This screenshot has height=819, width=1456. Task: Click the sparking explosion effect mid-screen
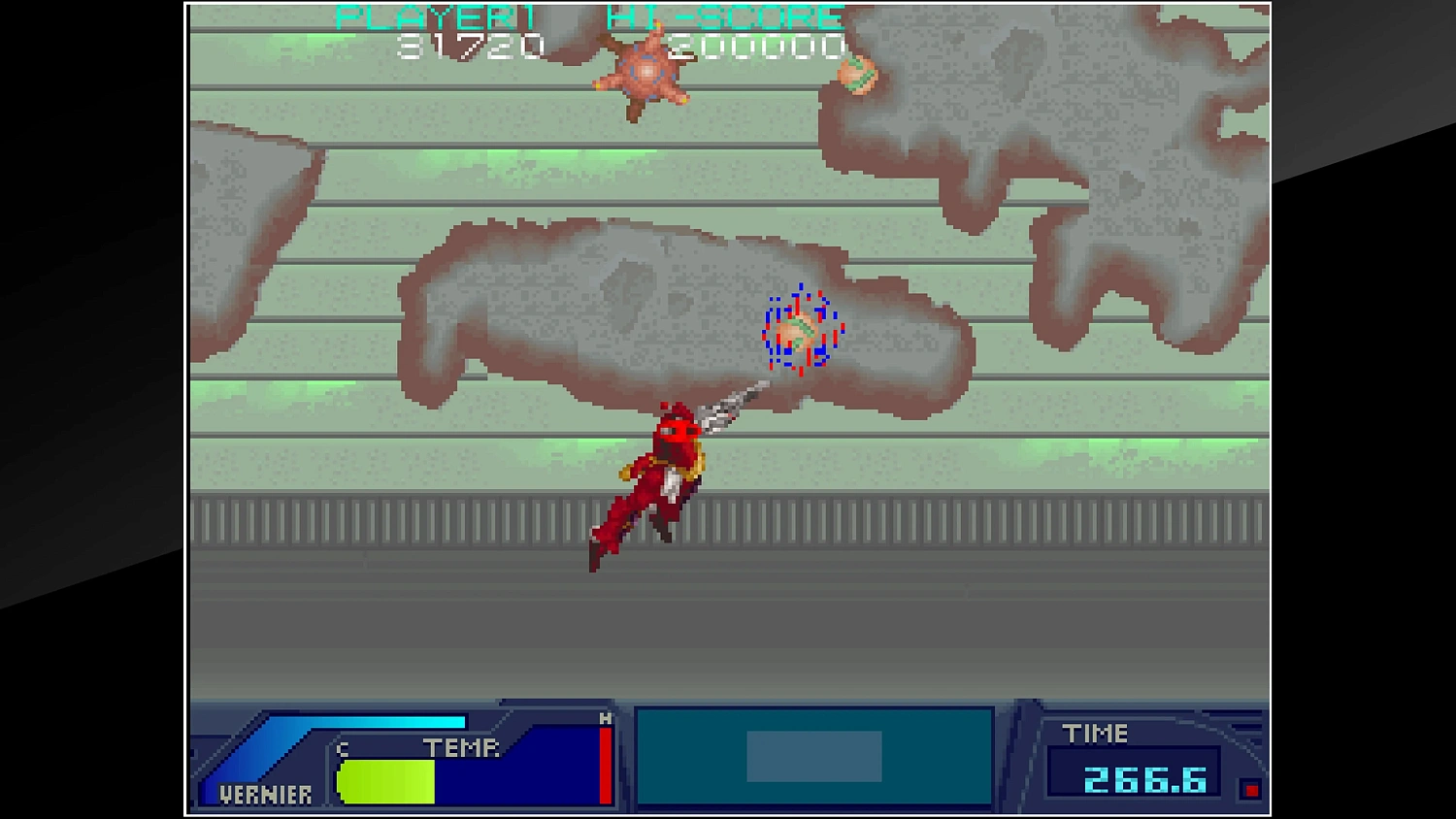(796, 330)
